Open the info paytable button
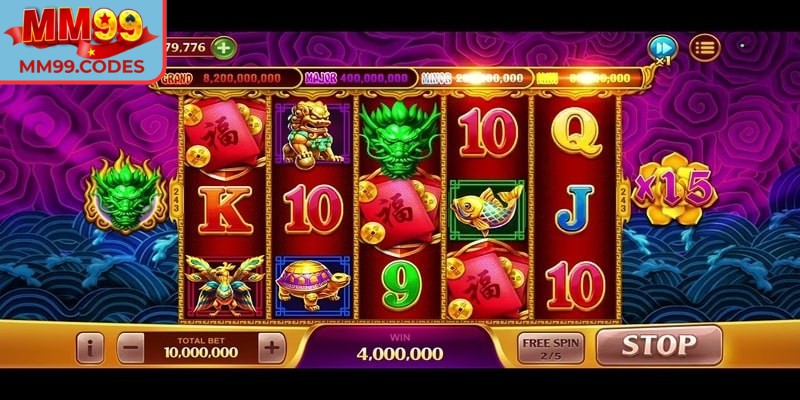Screen dimensions: 800x400 point(91,348)
